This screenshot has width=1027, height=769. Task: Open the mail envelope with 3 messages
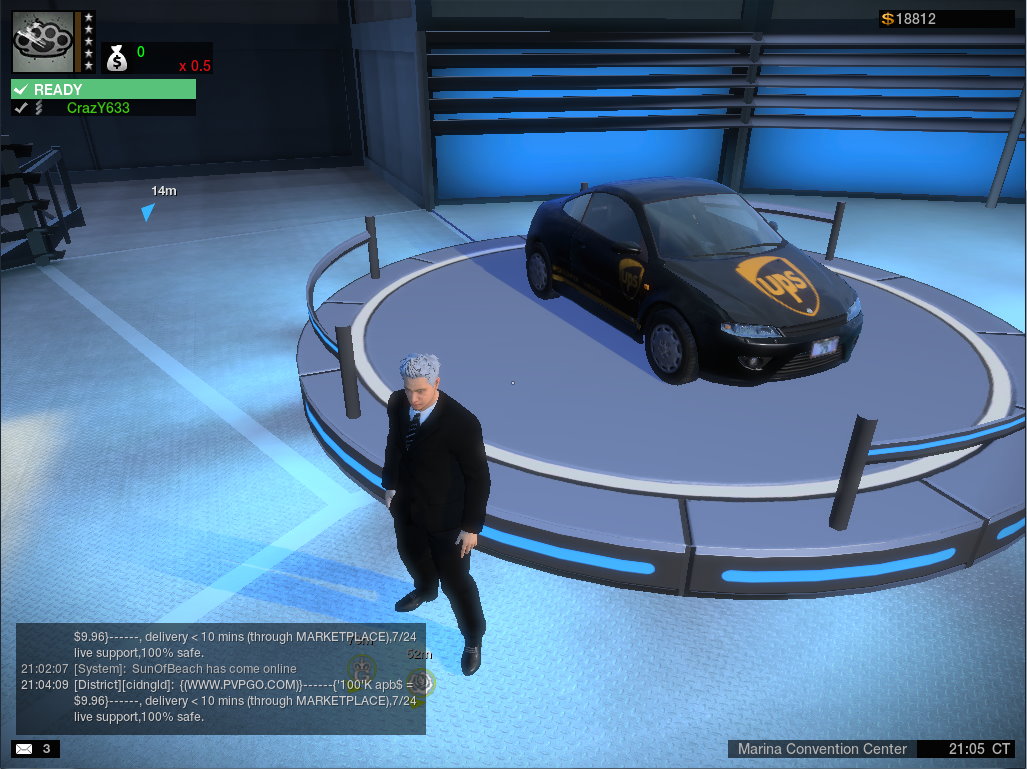[23, 748]
